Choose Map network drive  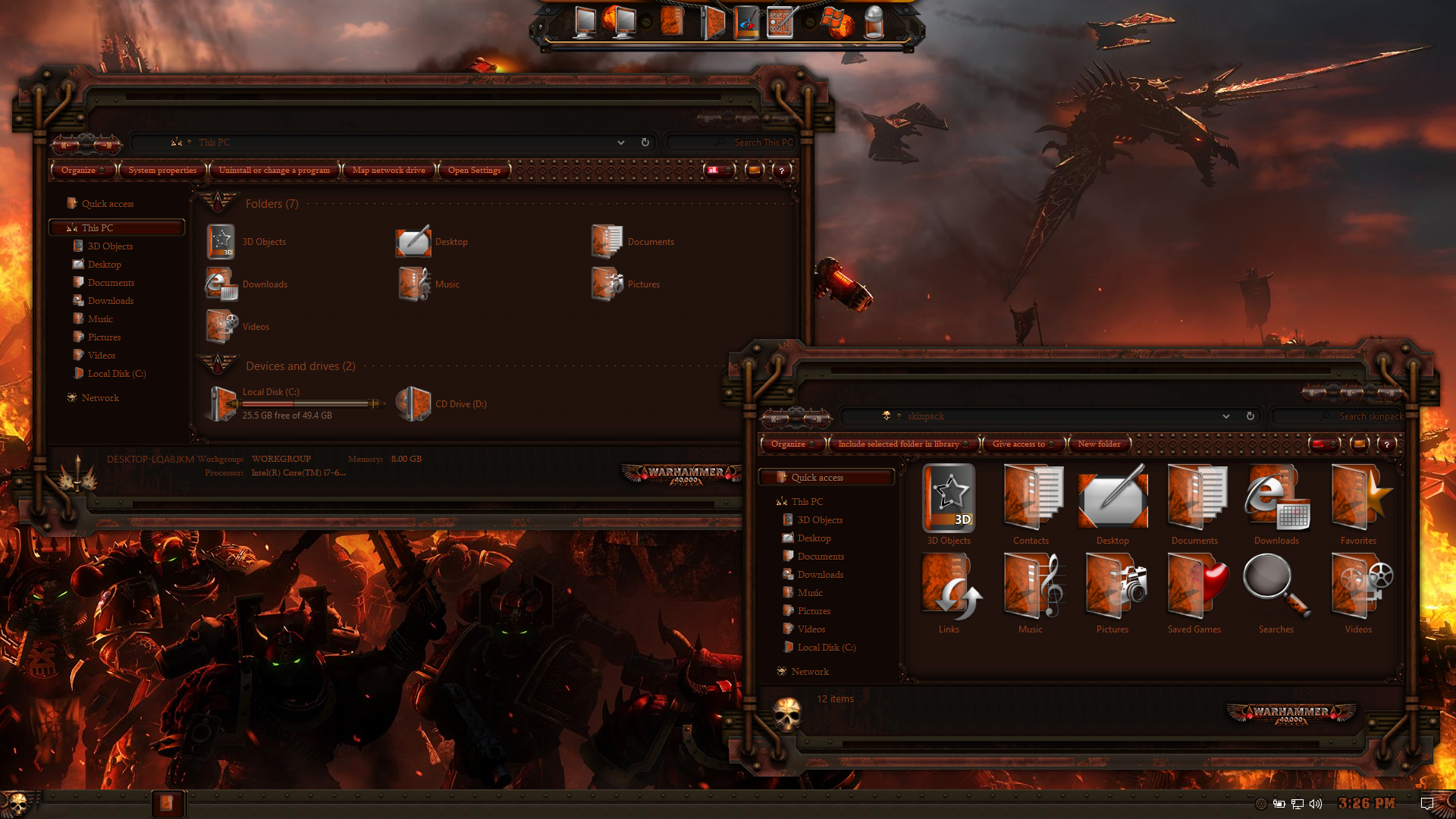click(388, 171)
